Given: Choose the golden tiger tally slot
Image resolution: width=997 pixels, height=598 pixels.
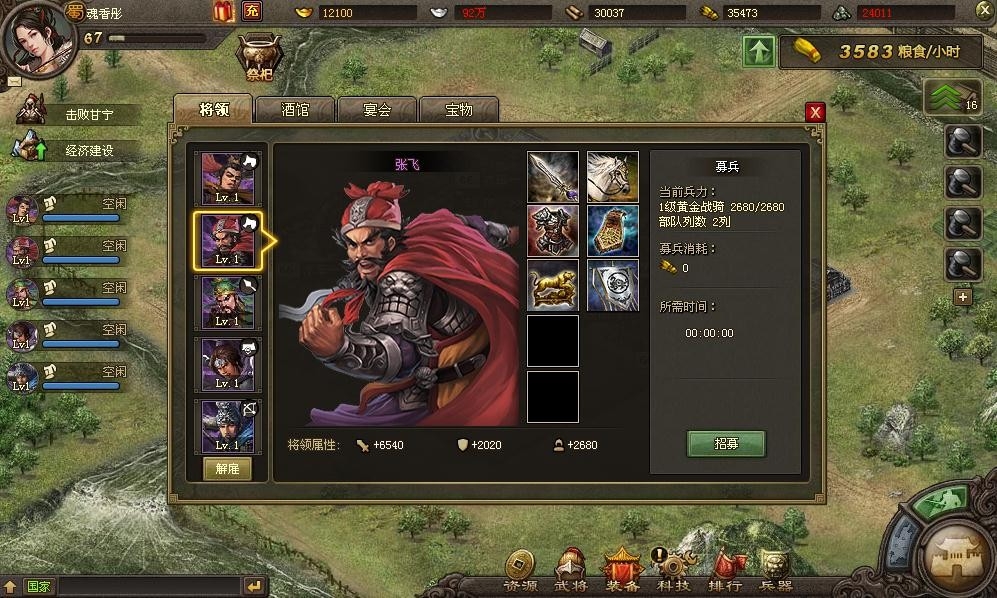Looking at the screenshot, I should (x=553, y=286).
